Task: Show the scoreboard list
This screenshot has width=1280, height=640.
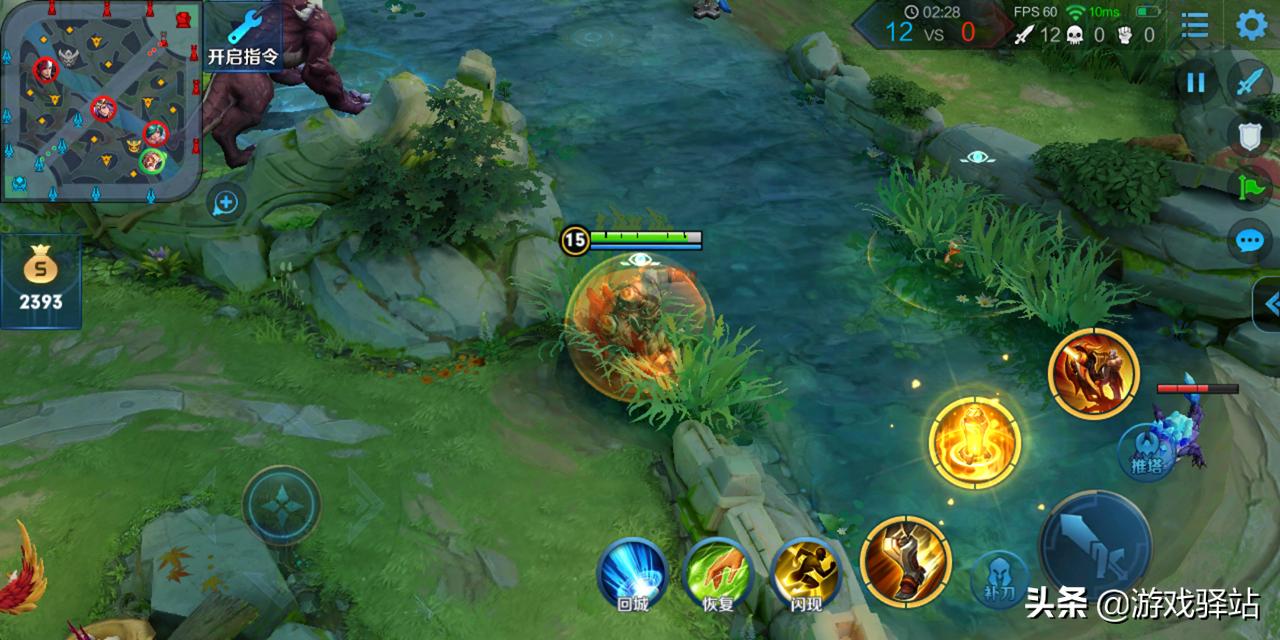Action: tap(1195, 25)
